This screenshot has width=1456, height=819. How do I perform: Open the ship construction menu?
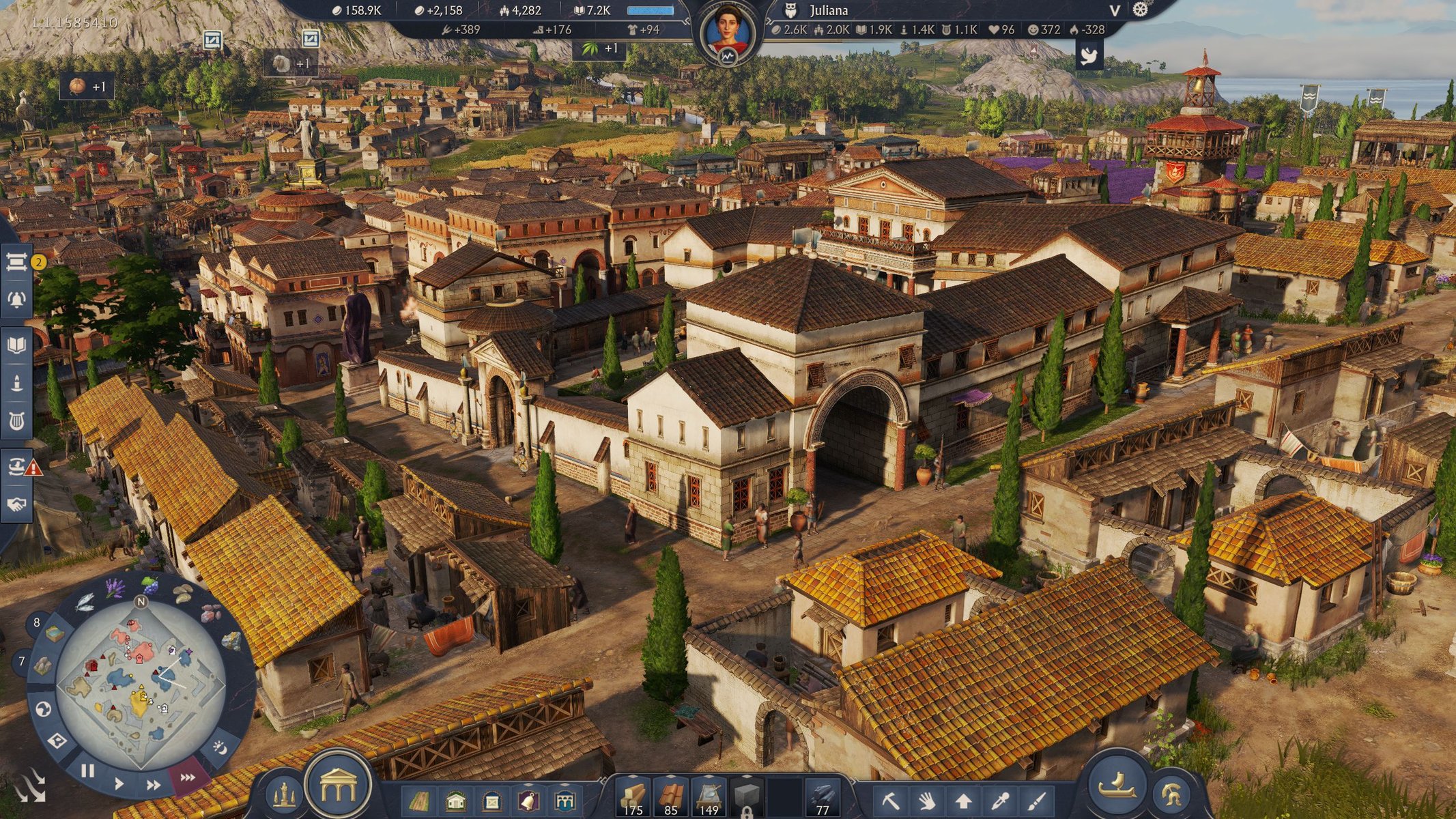coord(1117,786)
